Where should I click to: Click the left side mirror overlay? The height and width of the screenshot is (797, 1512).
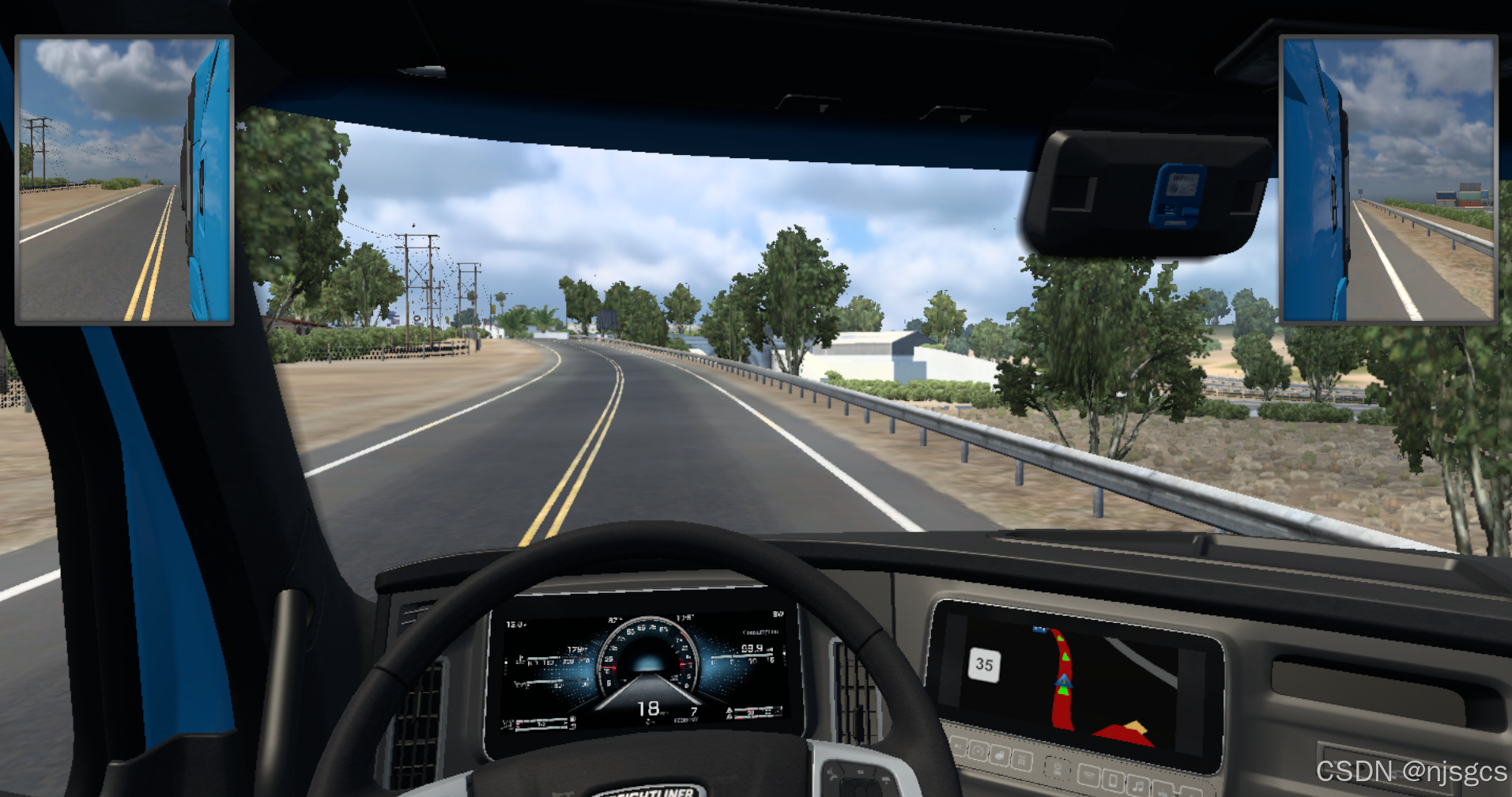[x=125, y=180]
